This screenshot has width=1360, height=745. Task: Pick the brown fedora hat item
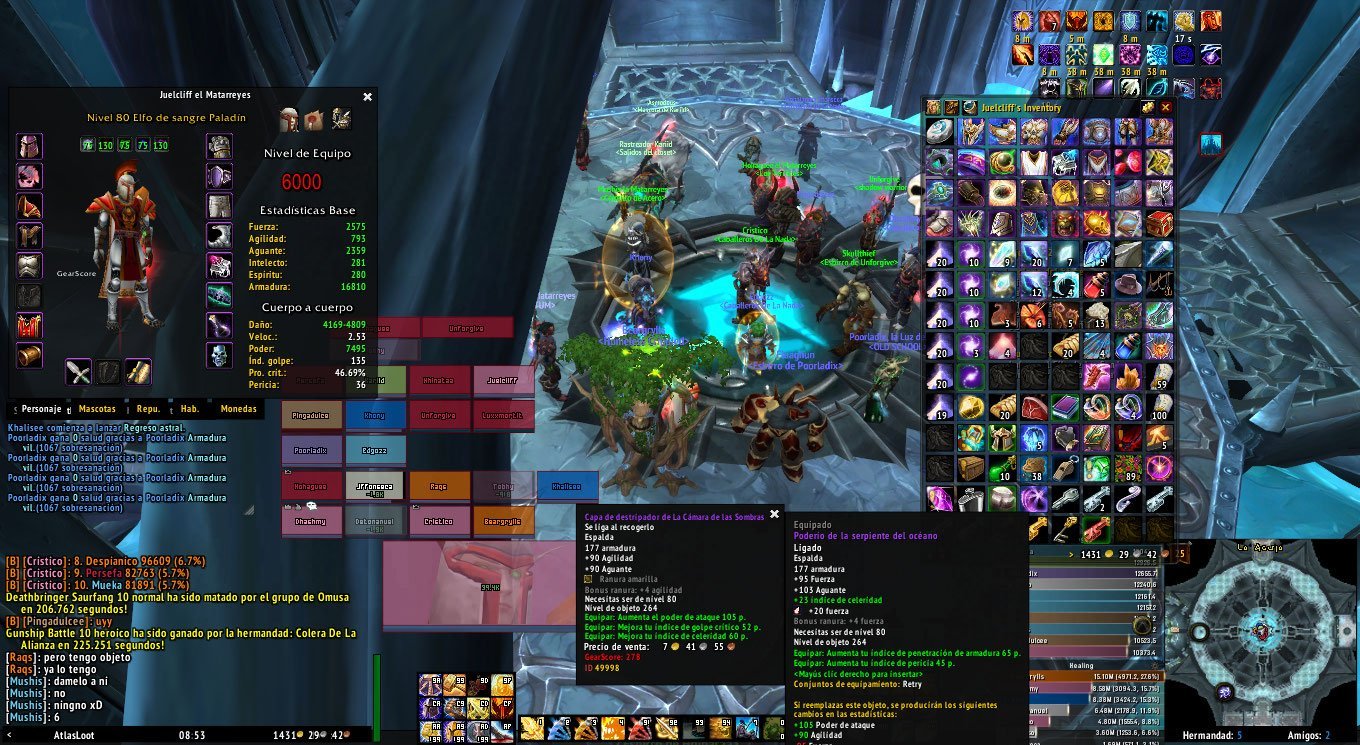click(1129, 284)
